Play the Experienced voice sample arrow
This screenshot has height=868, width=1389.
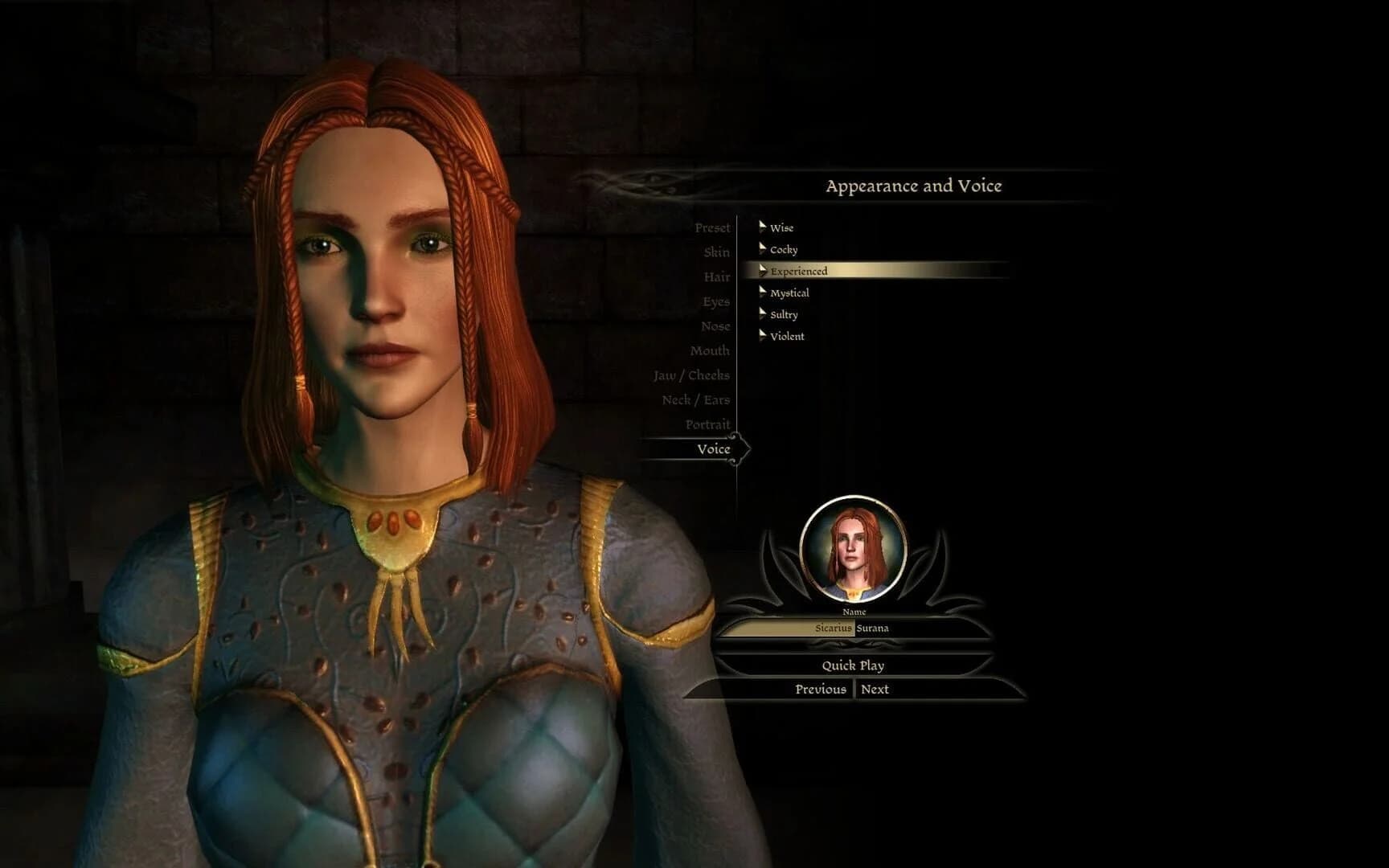pyautogui.click(x=762, y=271)
